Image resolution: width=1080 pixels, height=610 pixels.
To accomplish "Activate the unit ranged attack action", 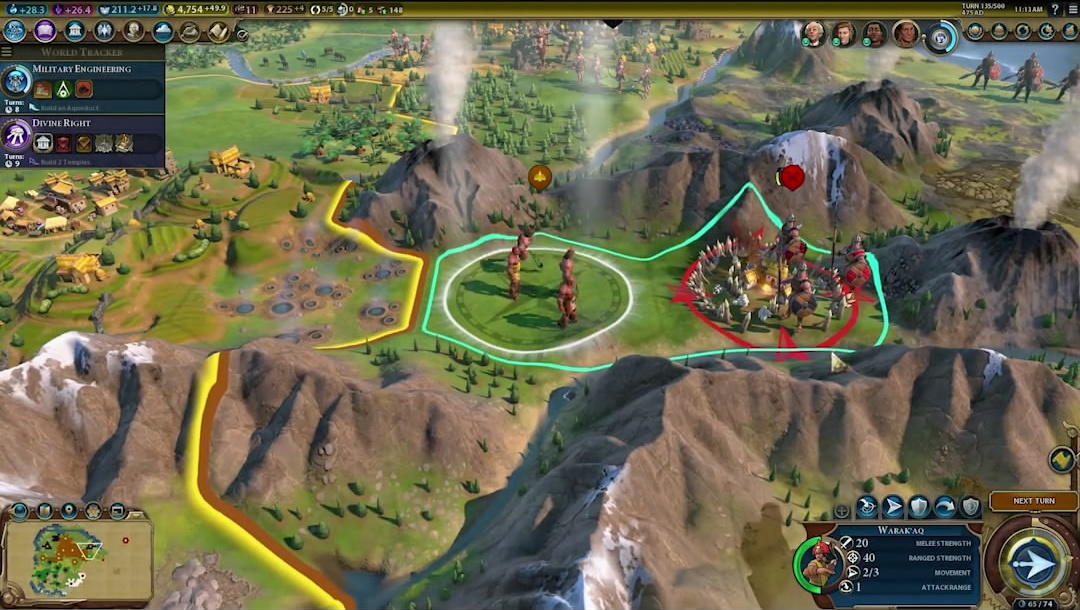I will pyautogui.click(x=867, y=507).
